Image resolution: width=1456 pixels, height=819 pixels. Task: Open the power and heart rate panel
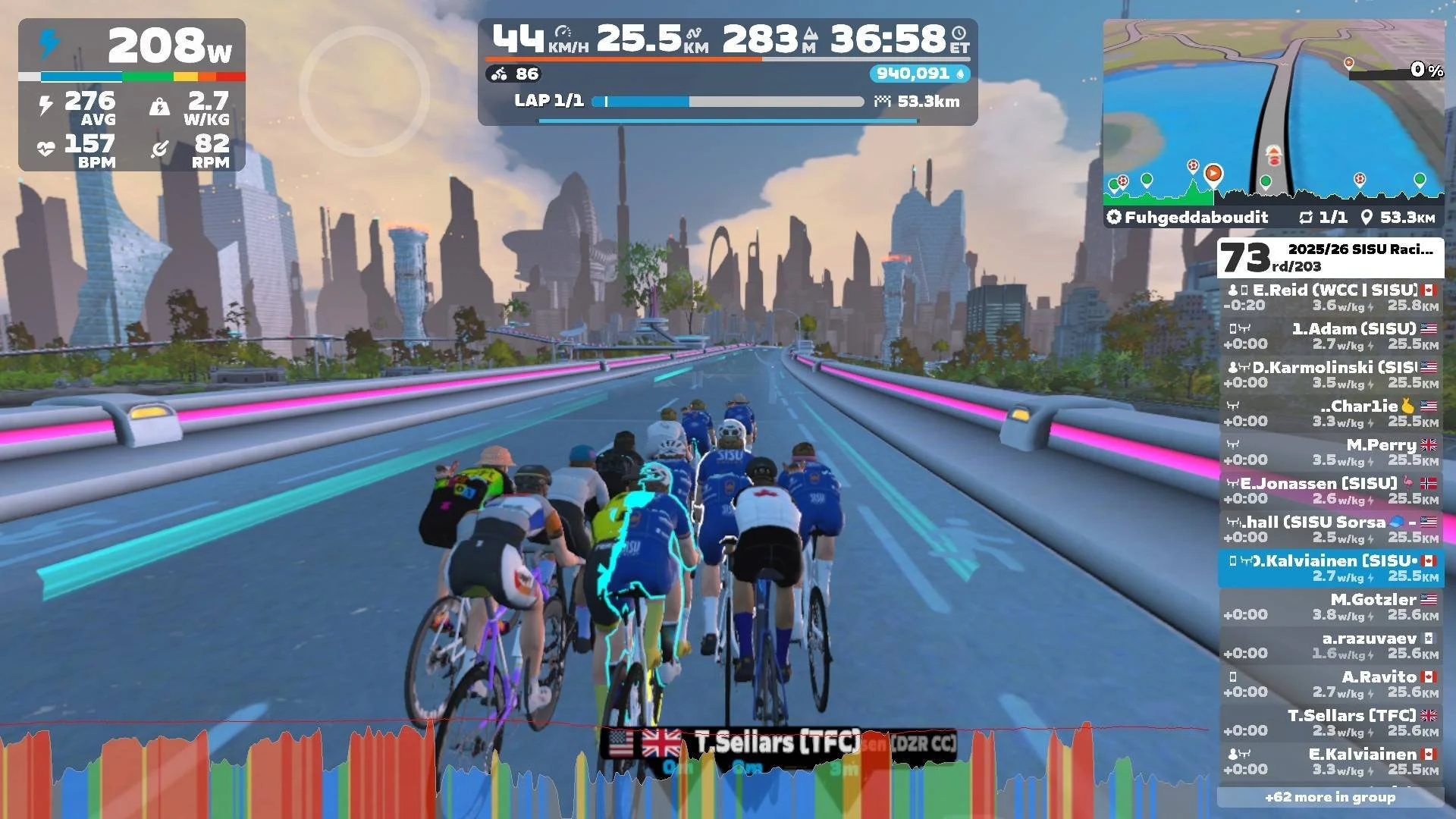click(x=132, y=95)
